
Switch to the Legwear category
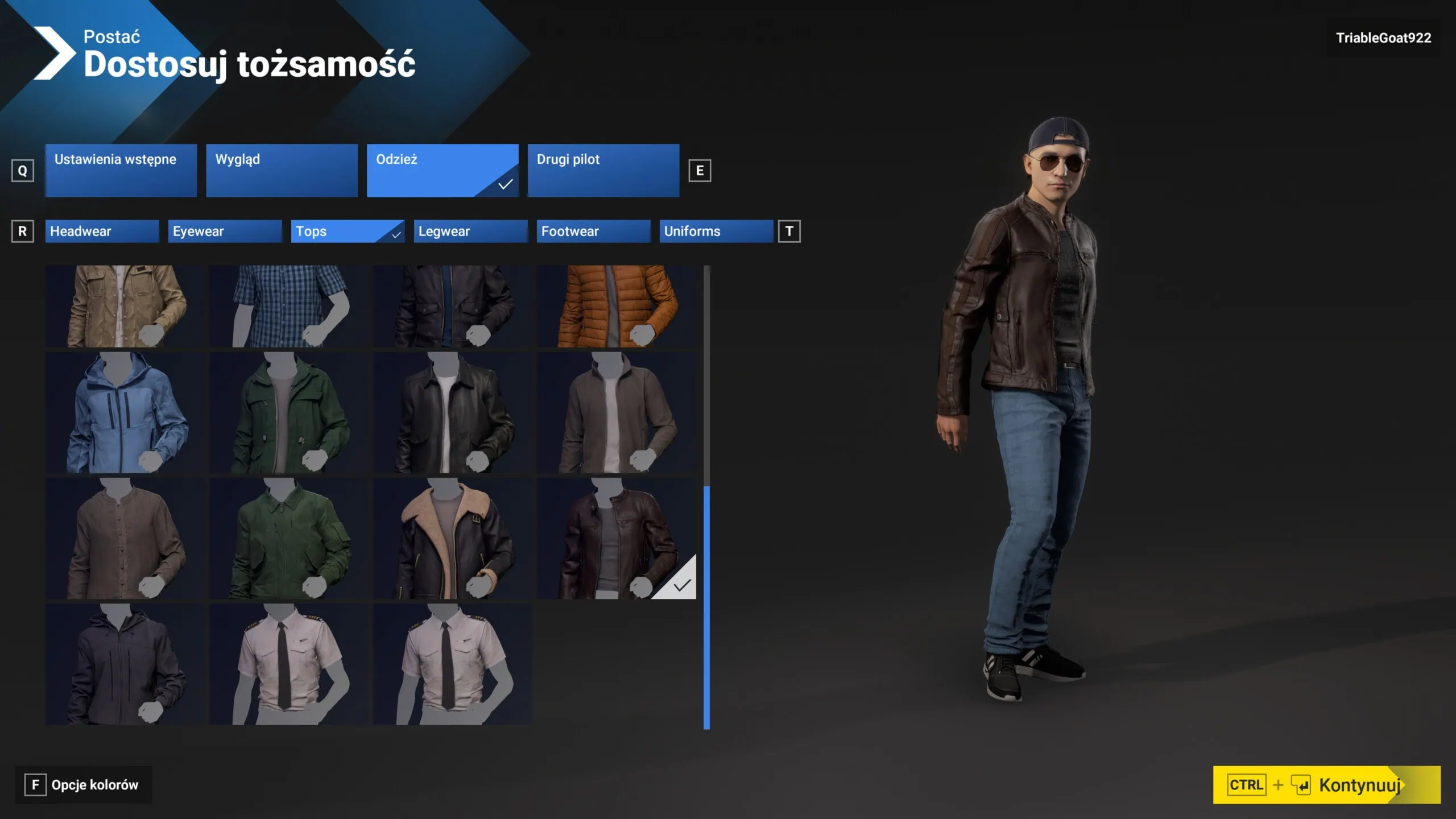470,231
